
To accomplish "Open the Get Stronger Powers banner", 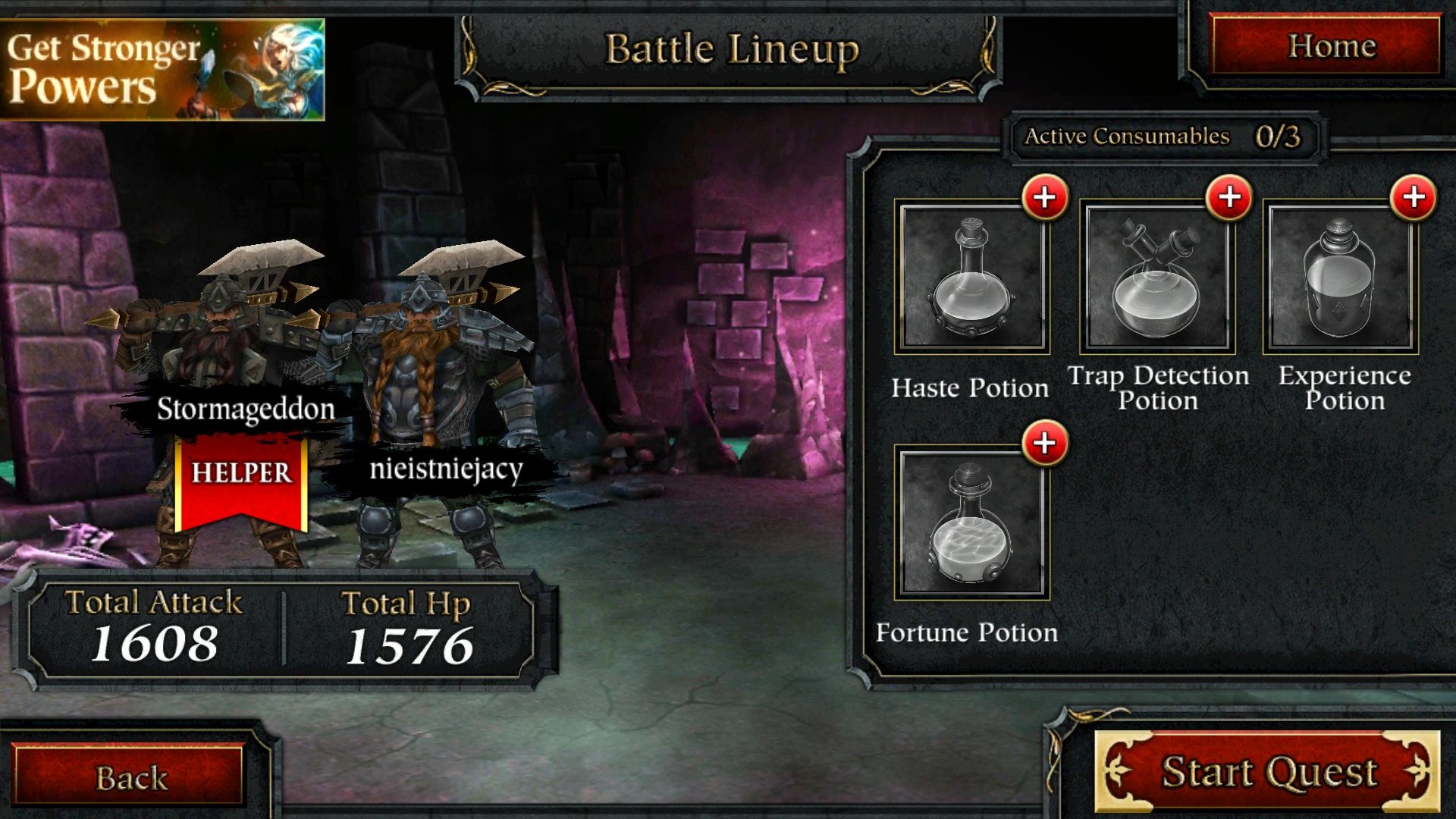I will coord(162,70).
